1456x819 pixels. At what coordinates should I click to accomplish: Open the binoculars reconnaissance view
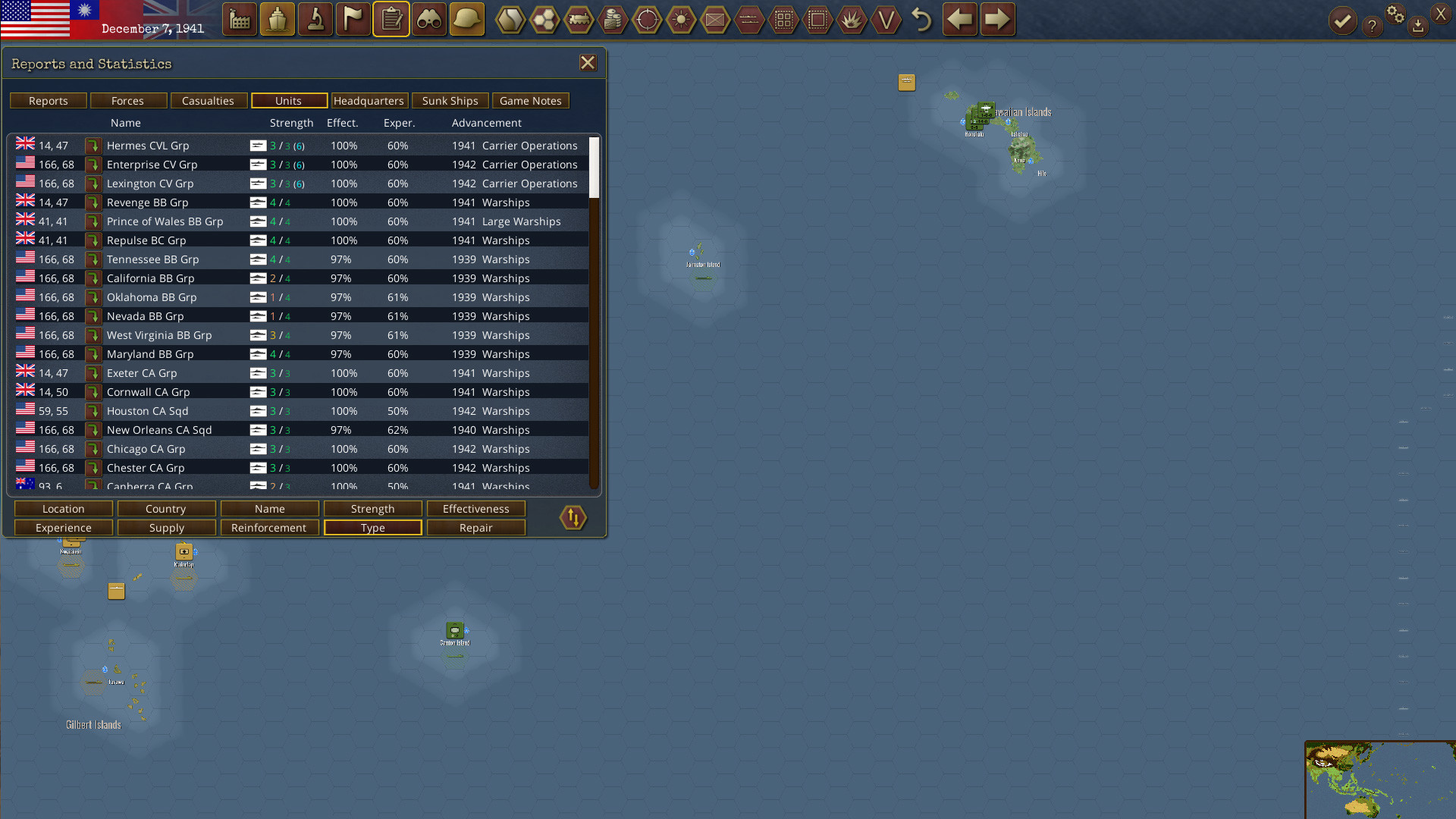(x=428, y=19)
